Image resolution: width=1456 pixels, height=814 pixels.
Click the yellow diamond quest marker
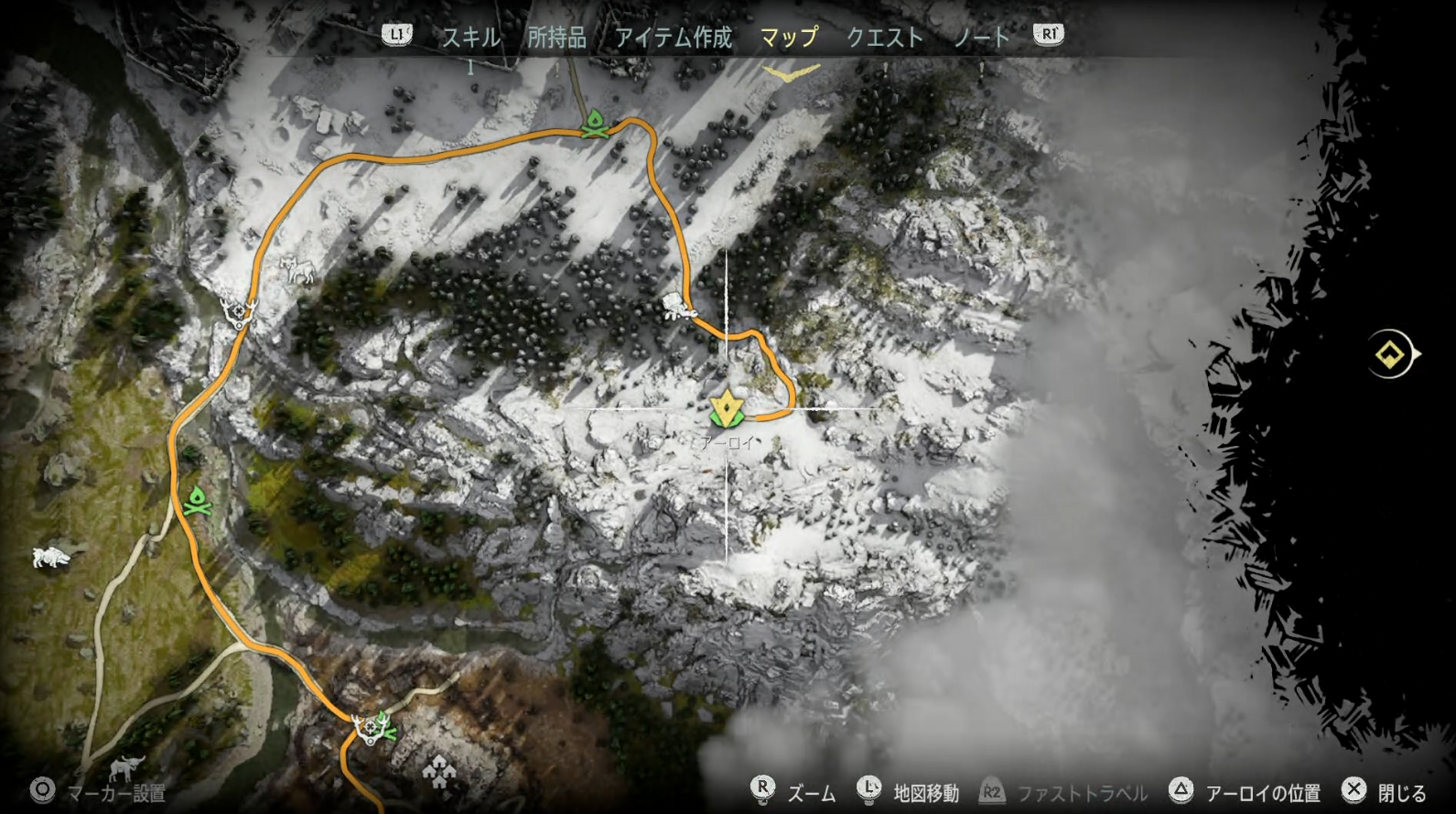[x=1390, y=353]
